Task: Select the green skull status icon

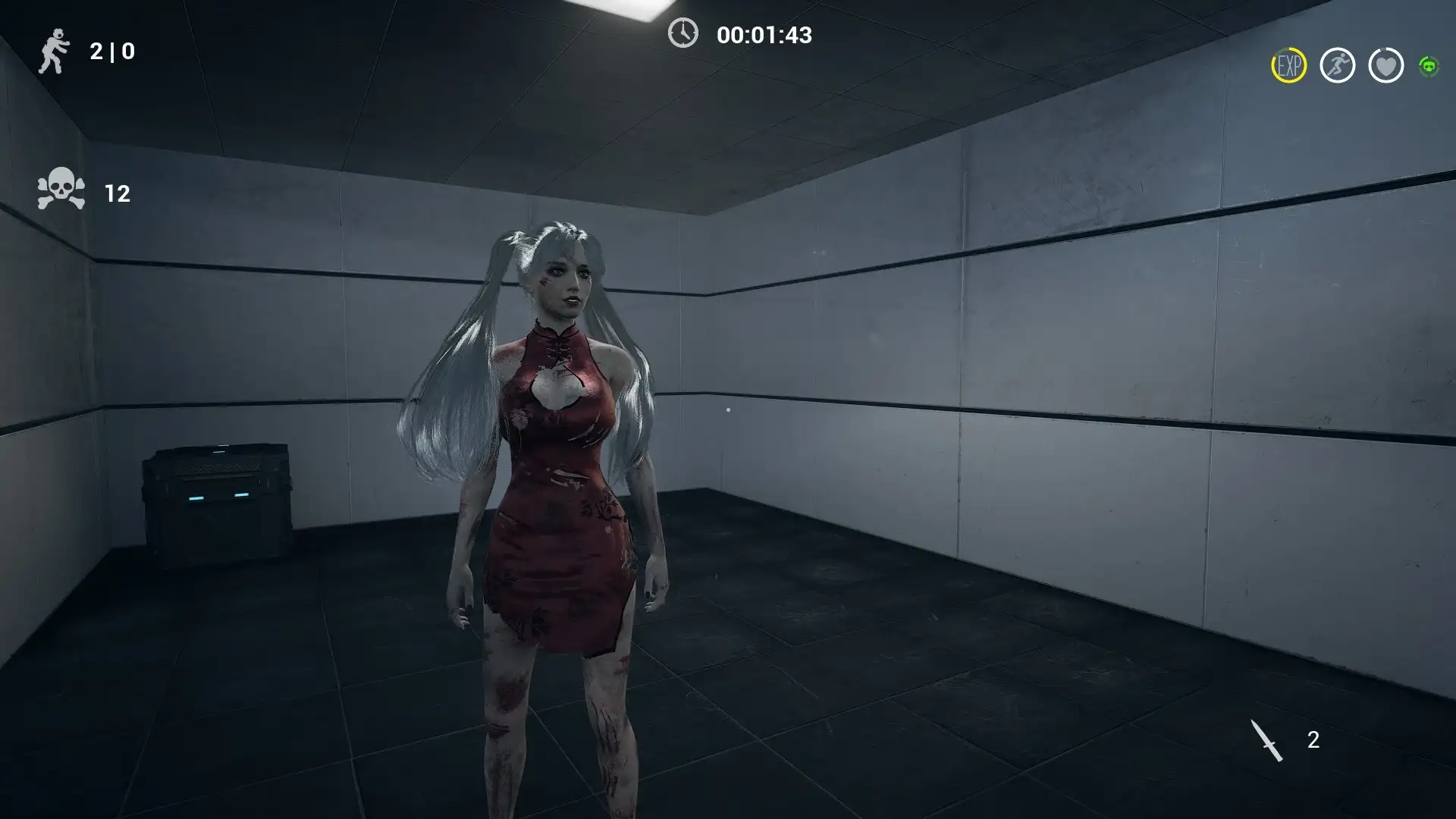Action: point(1429,67)
